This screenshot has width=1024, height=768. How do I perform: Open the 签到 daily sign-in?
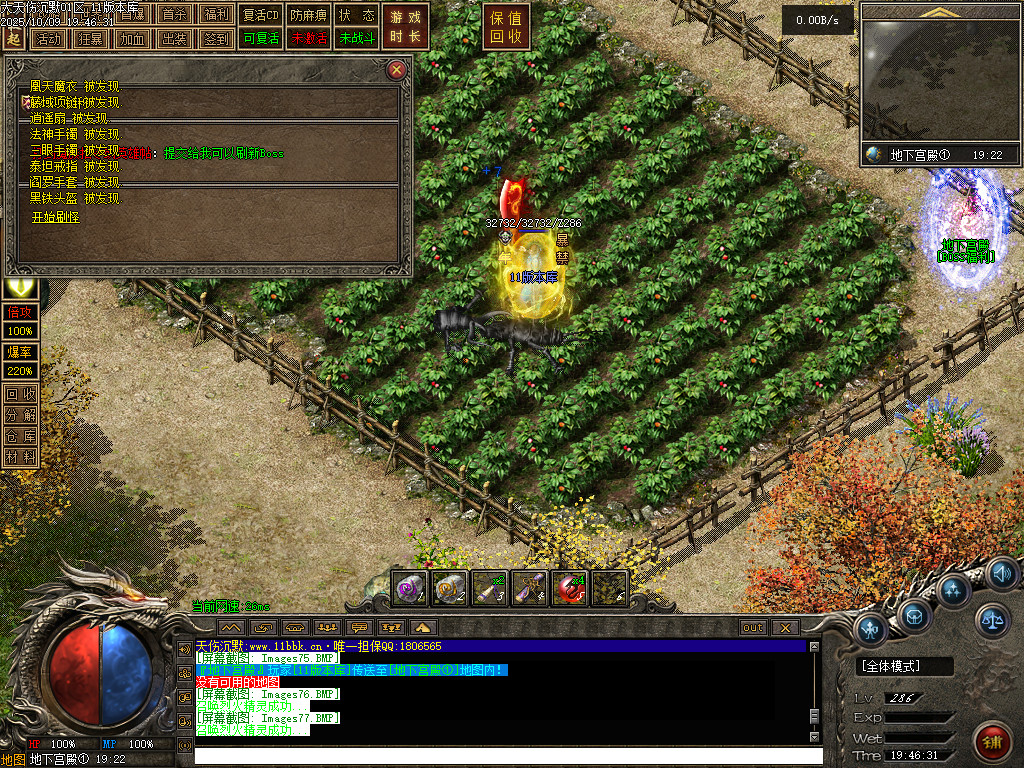coord(216,39)
